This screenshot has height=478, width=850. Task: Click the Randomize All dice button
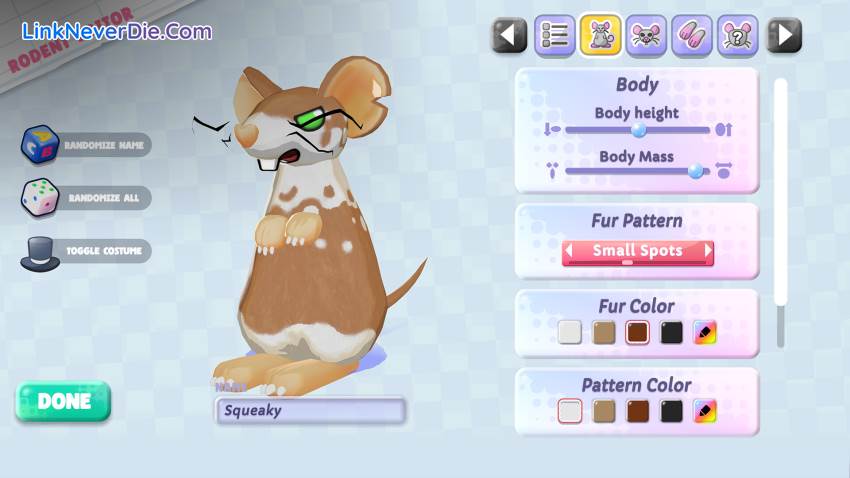[42, 198]
